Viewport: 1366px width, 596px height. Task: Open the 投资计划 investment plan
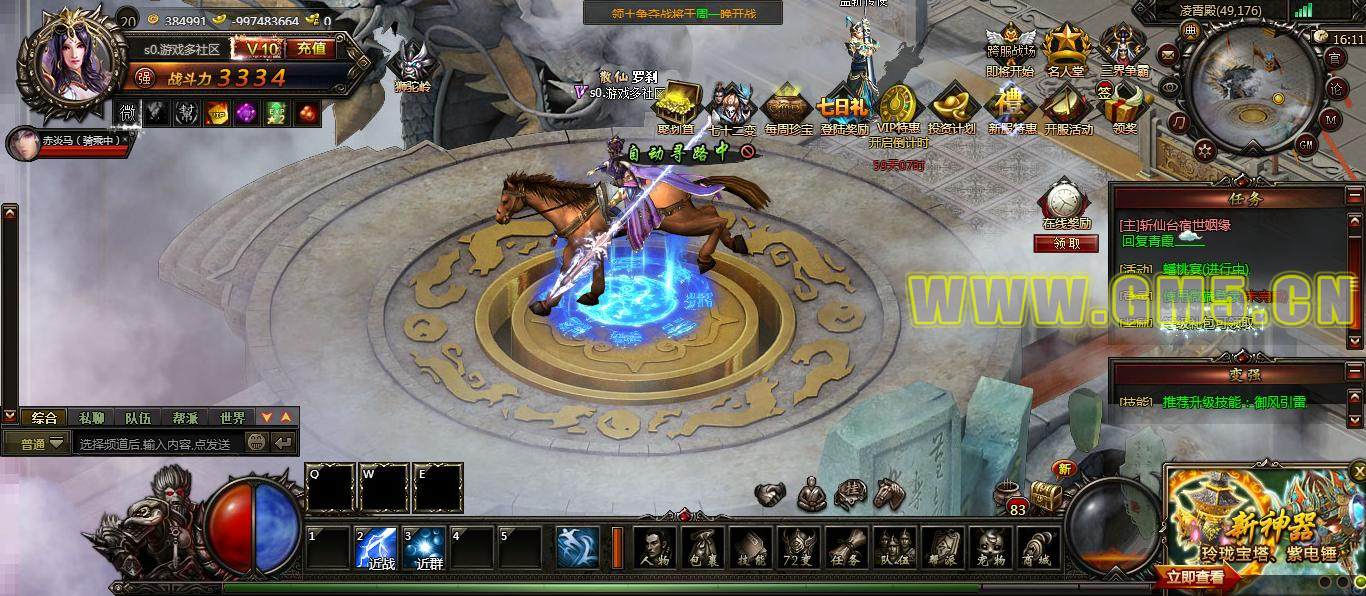click(950, 109)
